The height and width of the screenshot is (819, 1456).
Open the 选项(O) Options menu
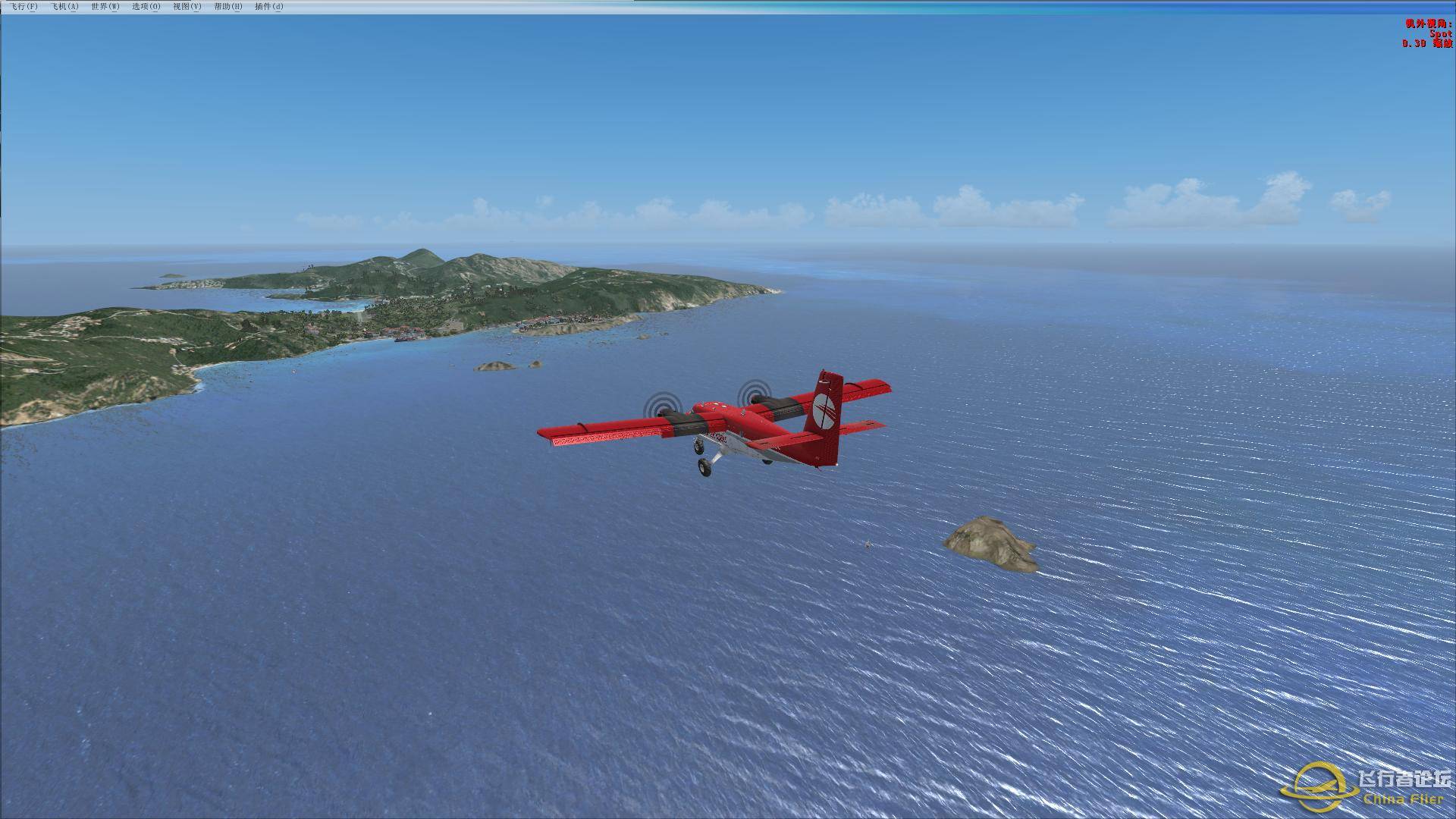(x=146, y=7)
